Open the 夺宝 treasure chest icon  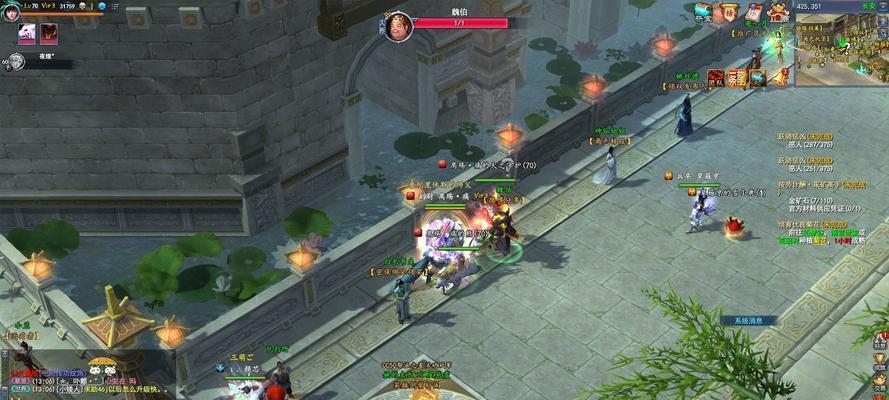point(704,12)
